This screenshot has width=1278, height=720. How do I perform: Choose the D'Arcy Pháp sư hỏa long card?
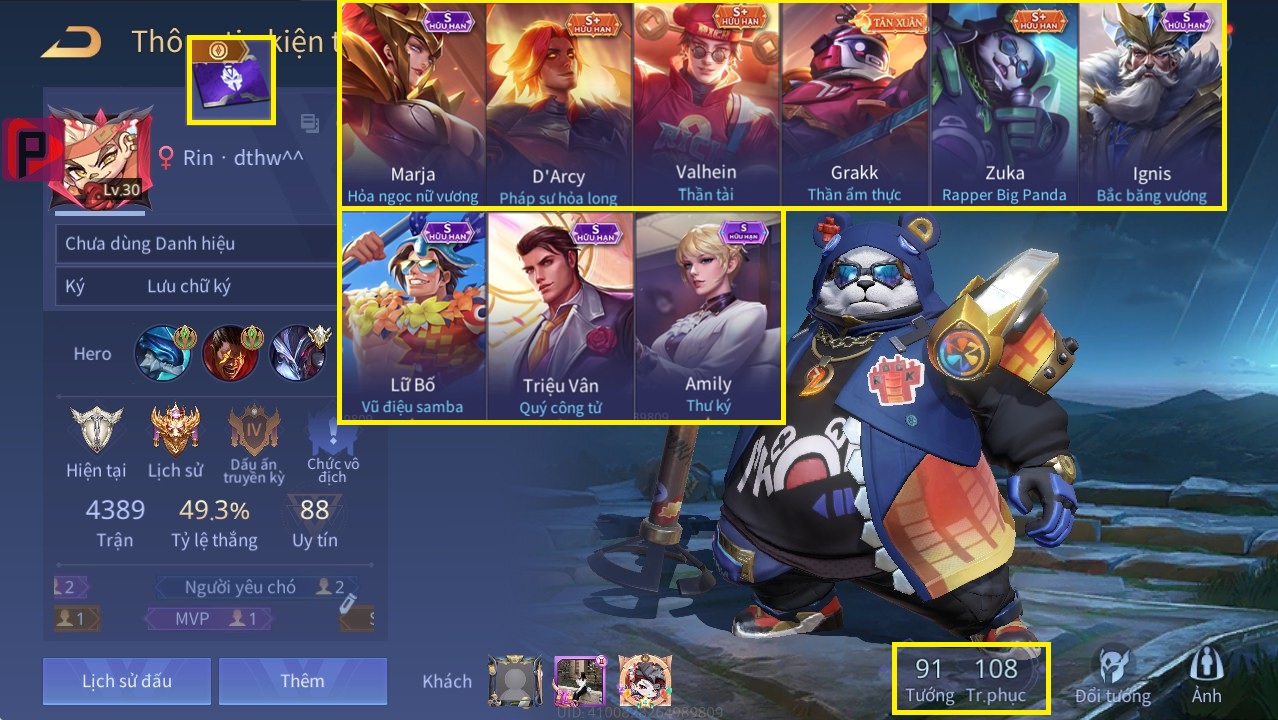(559, 105)
